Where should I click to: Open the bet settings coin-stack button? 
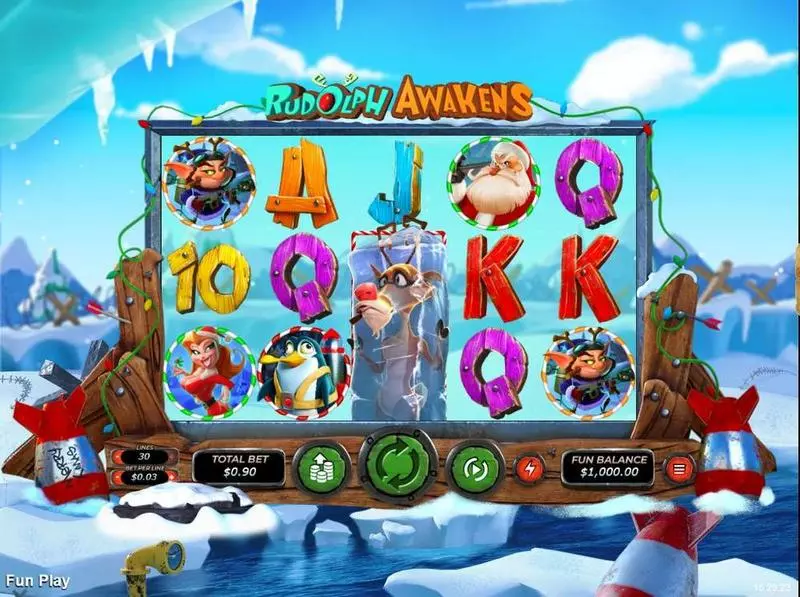pyautogui.click(x=321, y=466)
